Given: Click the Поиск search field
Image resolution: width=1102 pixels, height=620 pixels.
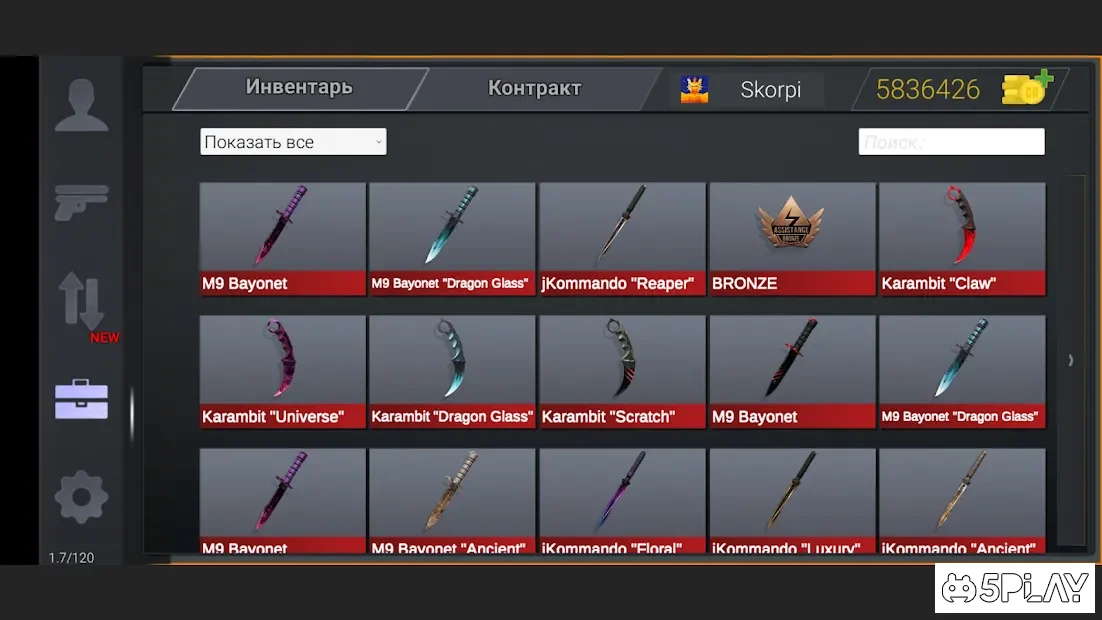Looking at the screenshot, I should 951,142.
